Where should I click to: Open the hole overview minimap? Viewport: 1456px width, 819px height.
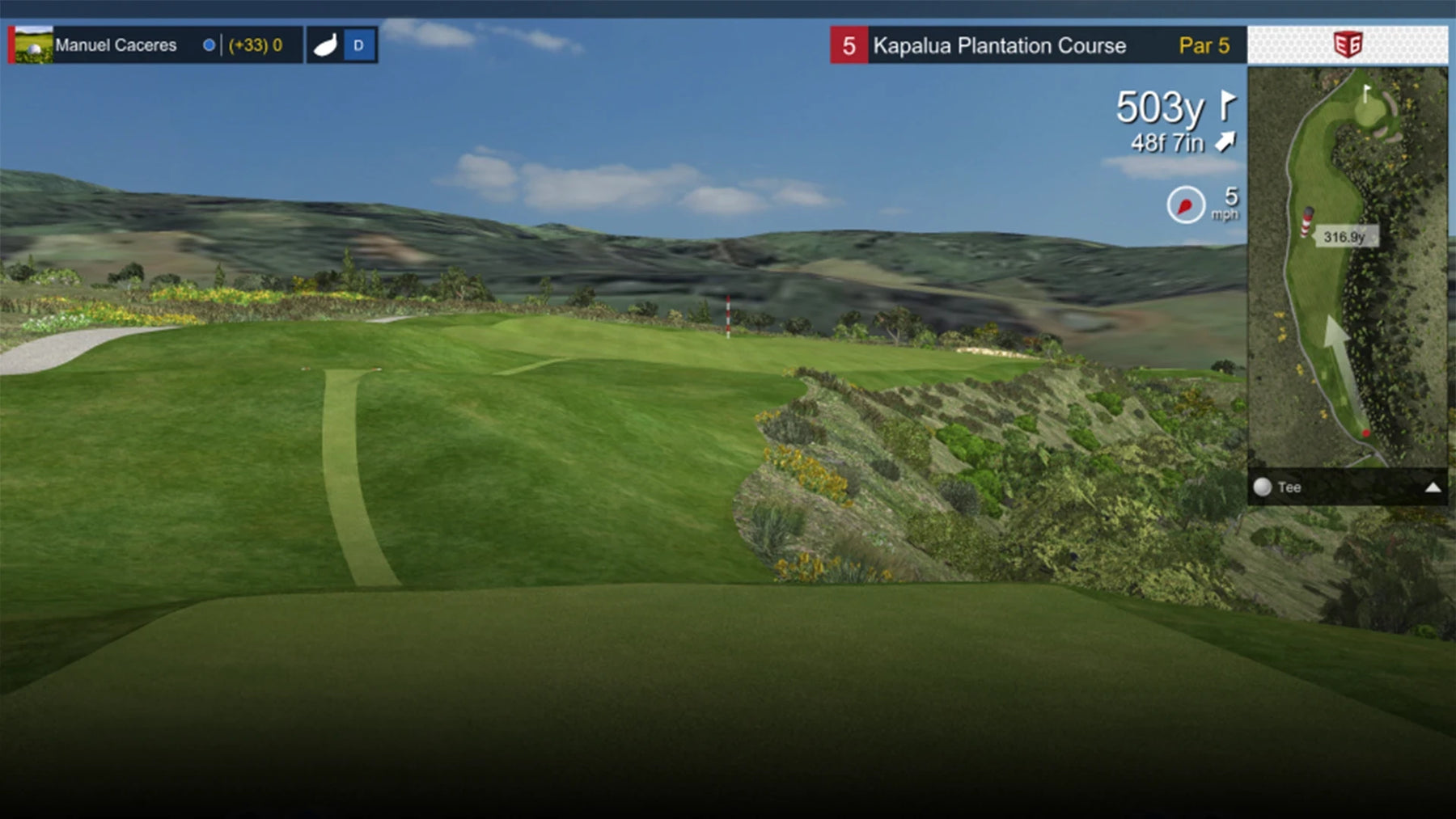coord(1347,267)
